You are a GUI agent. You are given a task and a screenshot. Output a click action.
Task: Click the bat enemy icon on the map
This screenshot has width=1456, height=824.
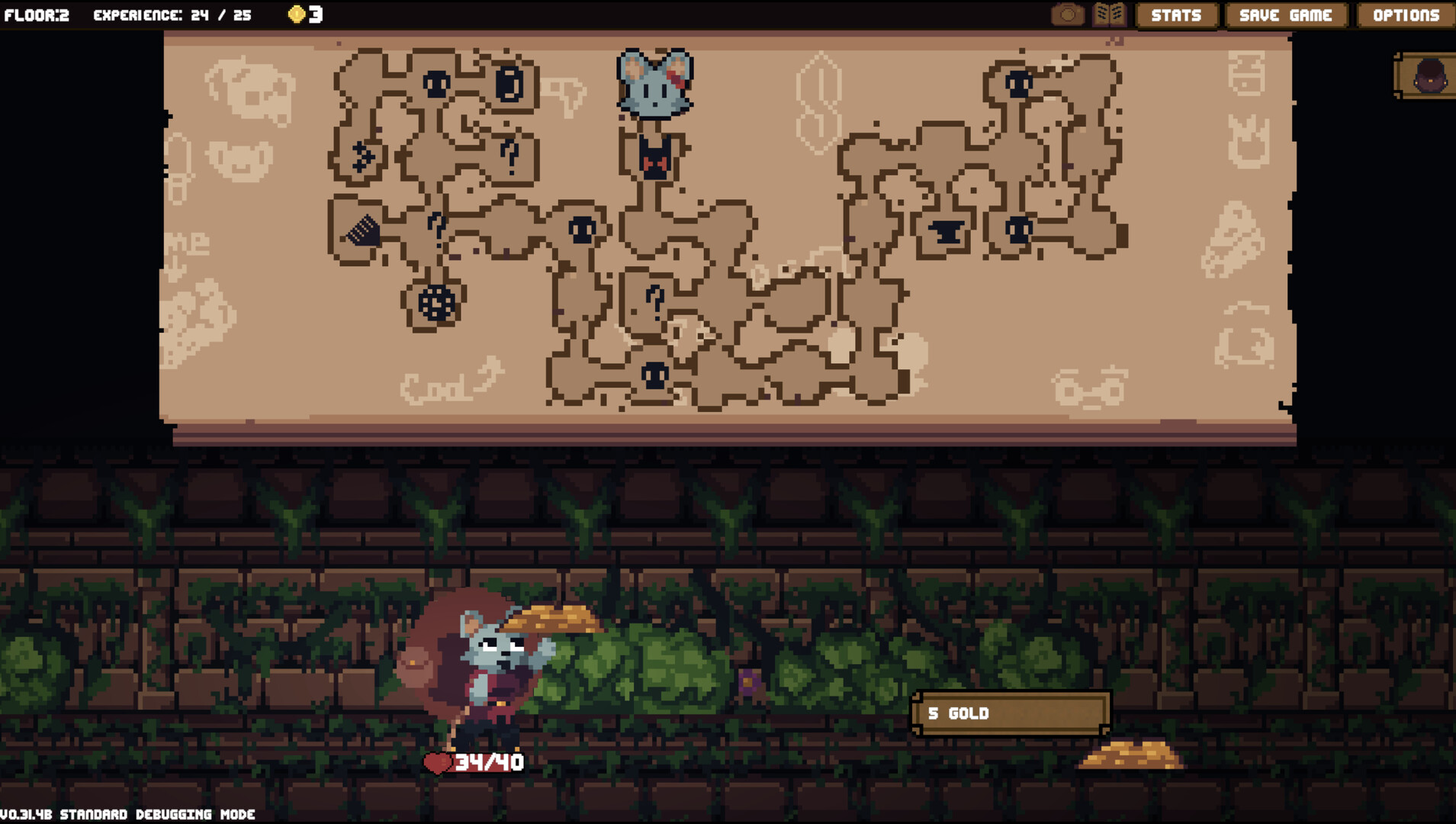click(654, 158)
